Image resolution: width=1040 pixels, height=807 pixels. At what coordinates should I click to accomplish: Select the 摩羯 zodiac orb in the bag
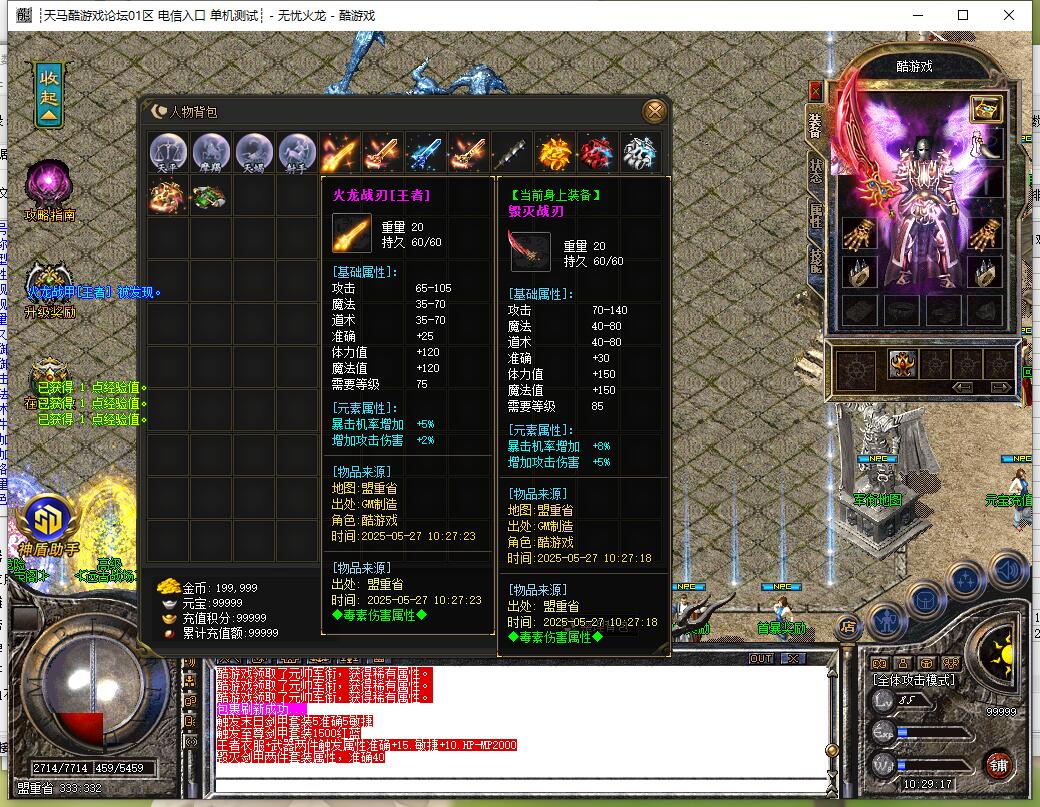[x=211, y=153]
